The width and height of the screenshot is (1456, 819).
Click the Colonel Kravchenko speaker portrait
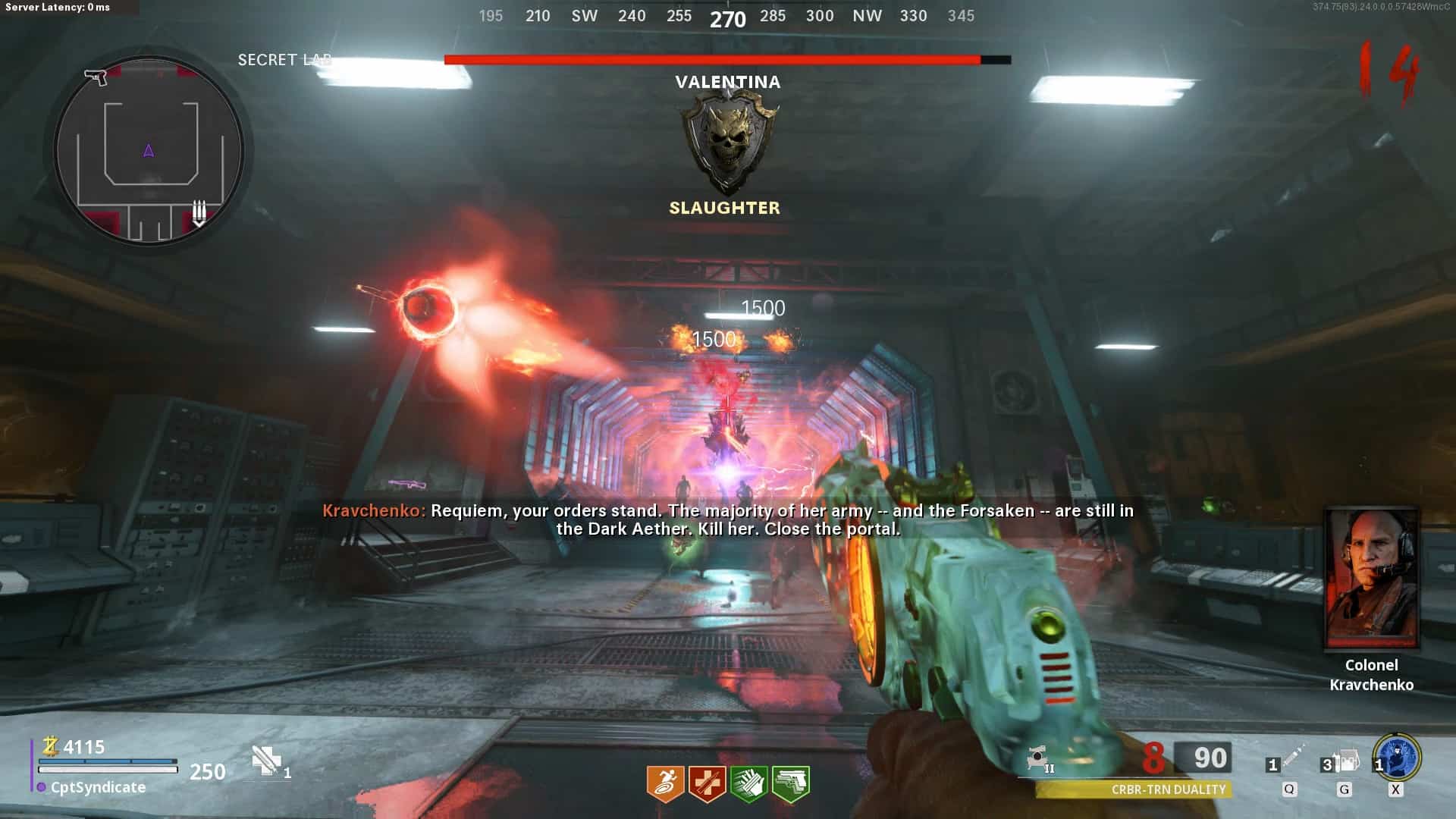pos(1371,579)
